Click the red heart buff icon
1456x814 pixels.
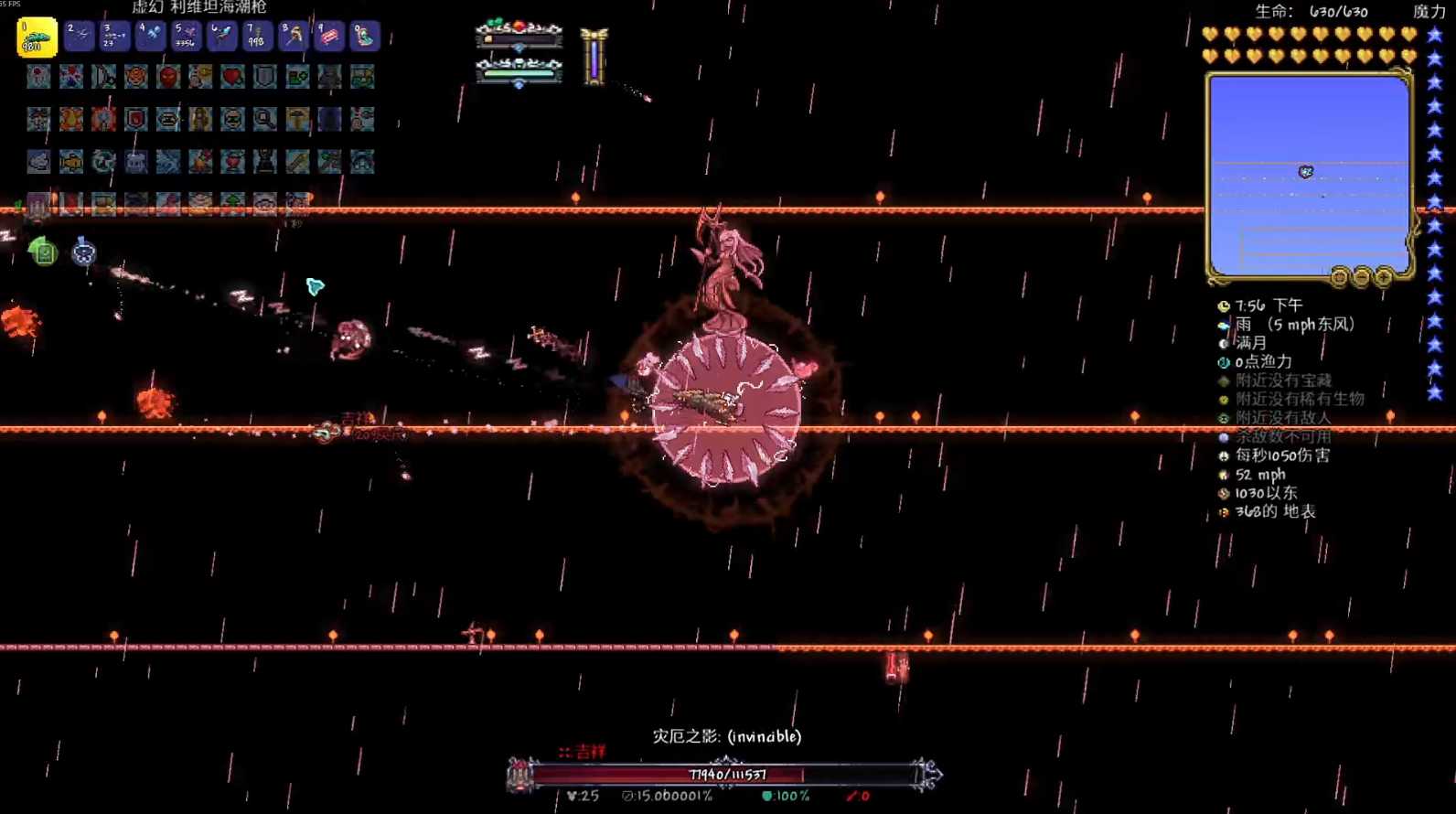232,77
